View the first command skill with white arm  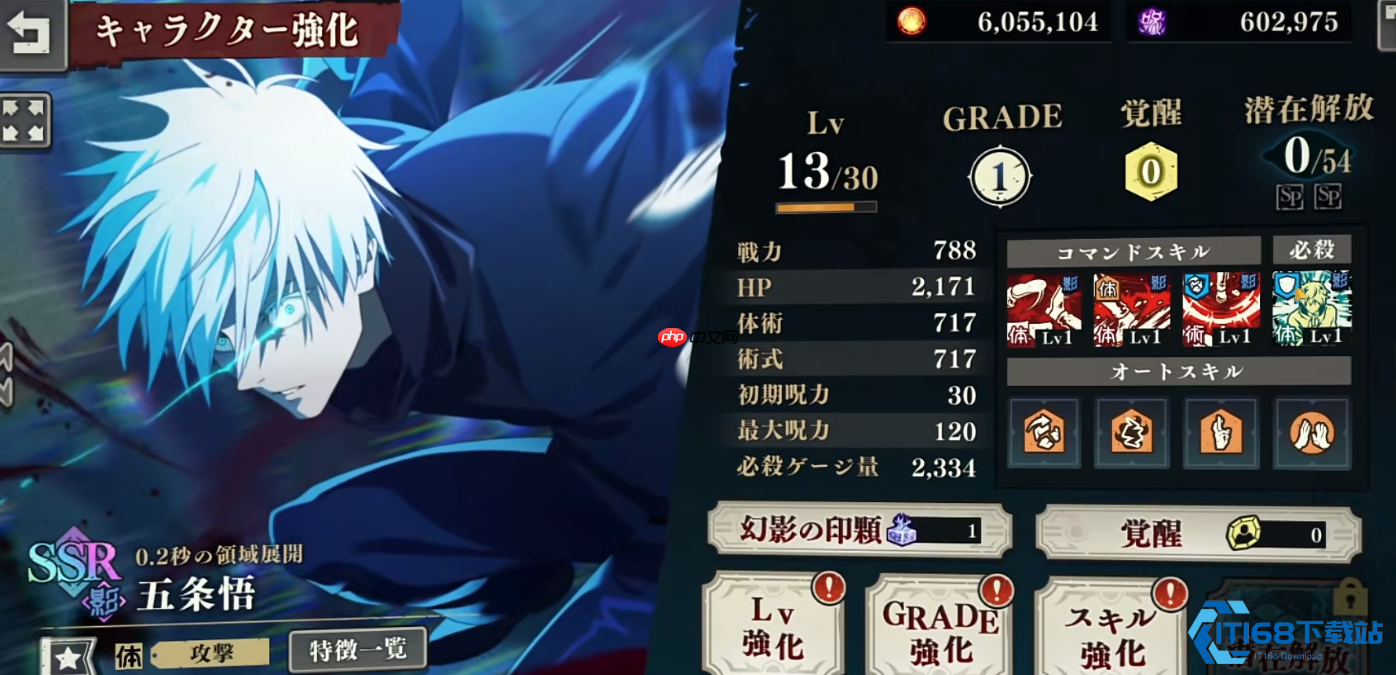pos(1044,309)
